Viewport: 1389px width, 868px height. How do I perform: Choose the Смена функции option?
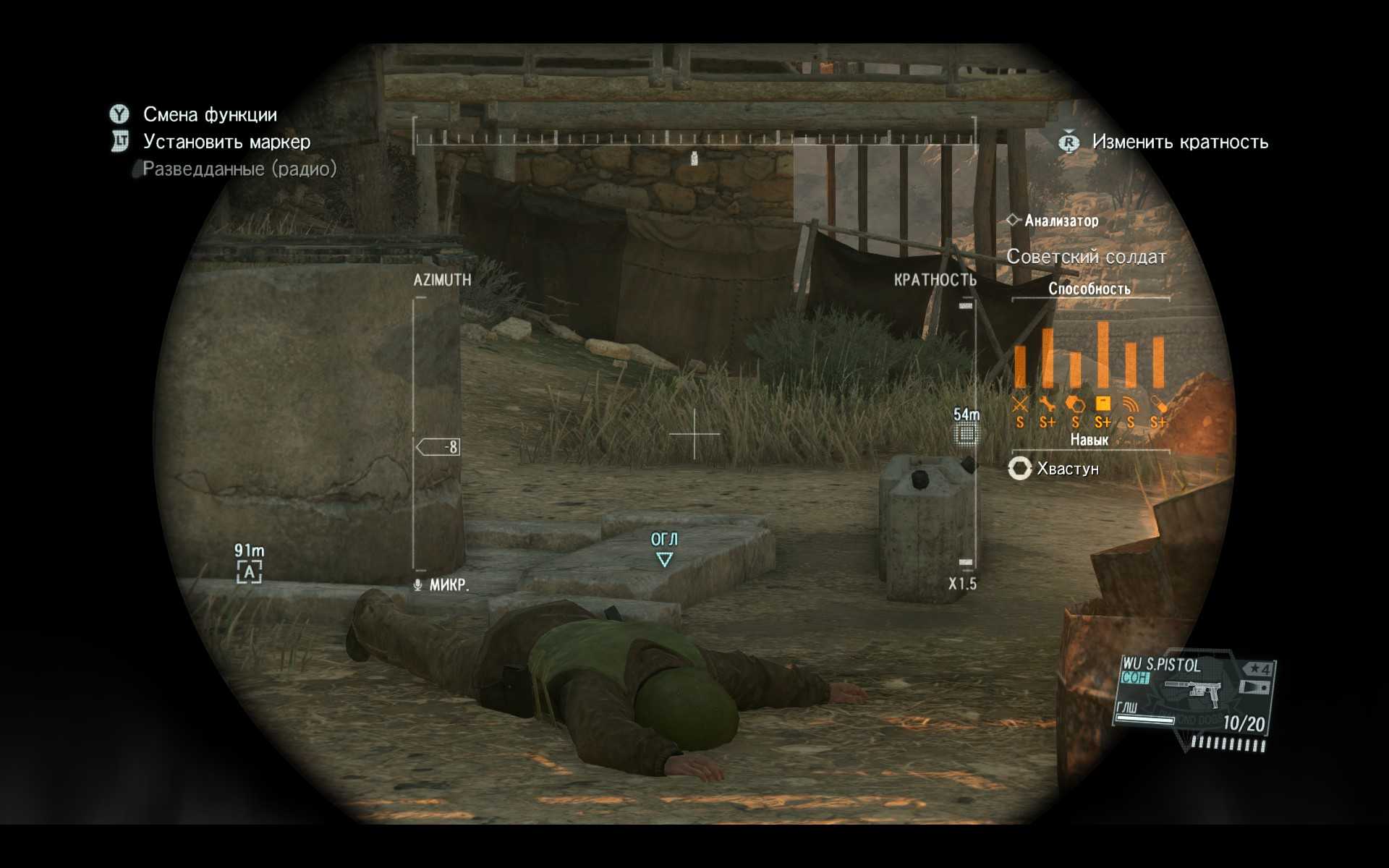(x=210, y=114)
